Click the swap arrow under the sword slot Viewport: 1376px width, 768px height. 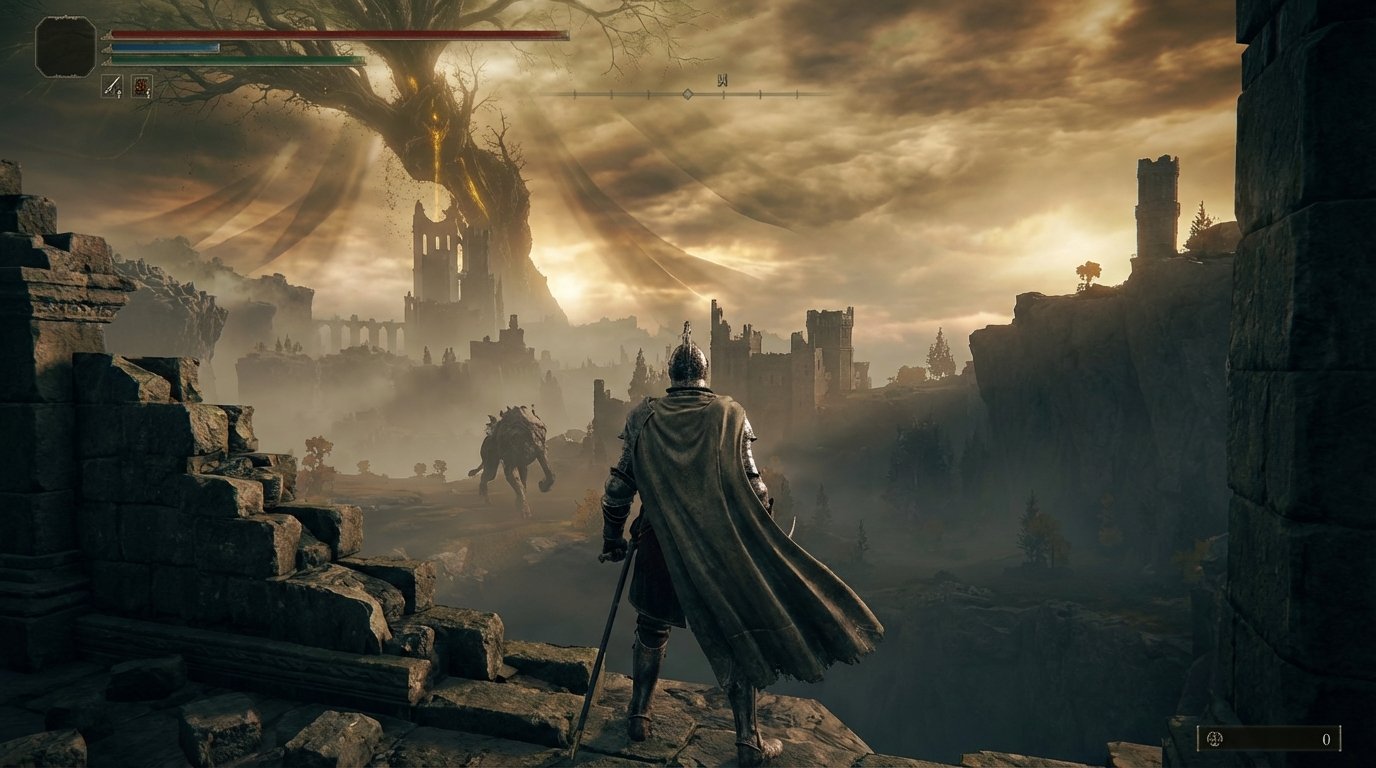pos(119,94)
